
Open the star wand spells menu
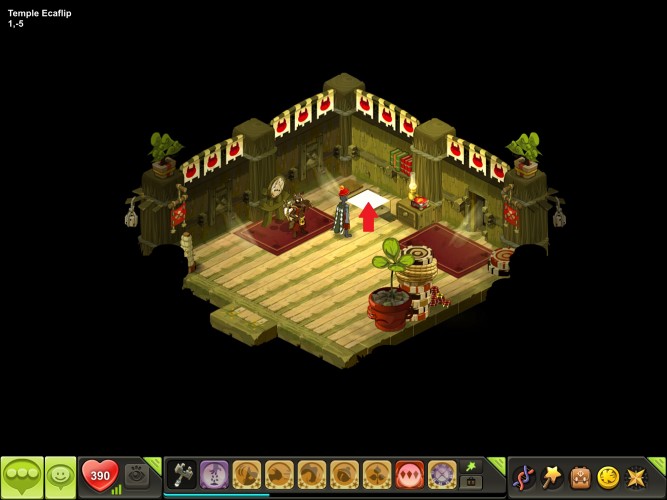552,477
